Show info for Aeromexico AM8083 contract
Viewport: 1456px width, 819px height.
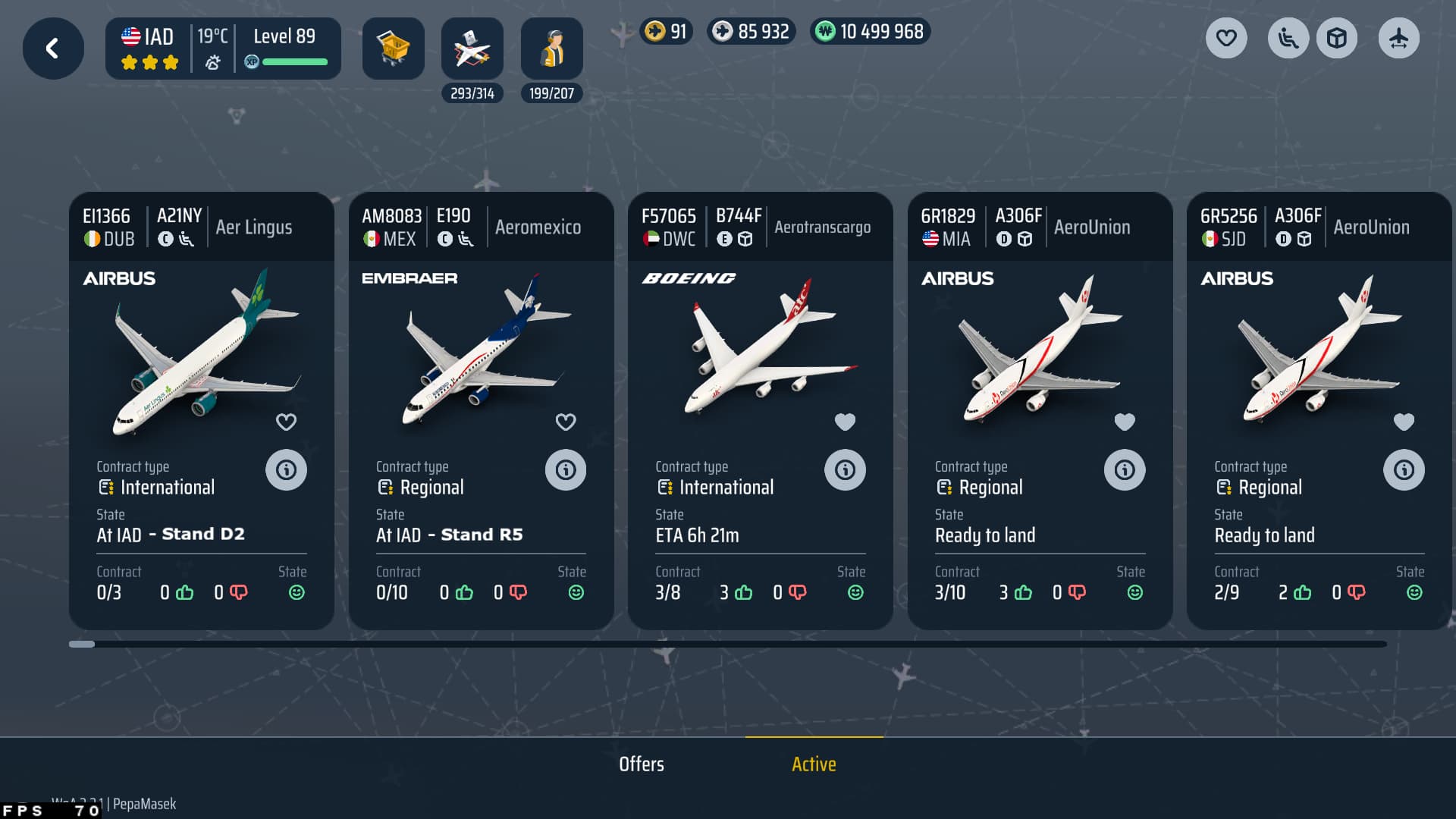566,470
